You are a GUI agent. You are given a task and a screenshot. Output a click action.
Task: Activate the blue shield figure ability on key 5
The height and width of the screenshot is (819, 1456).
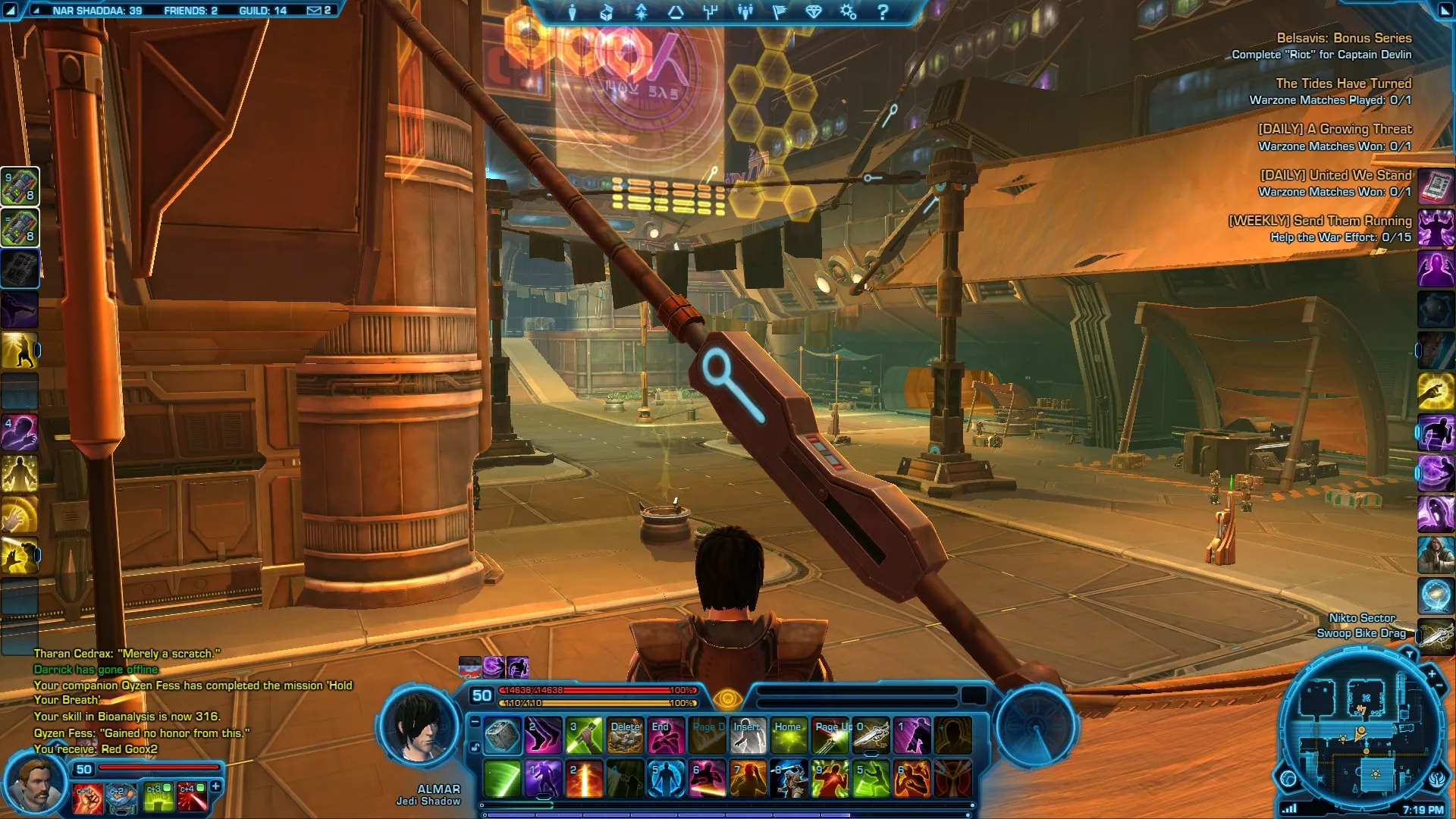tap(666, 780)
